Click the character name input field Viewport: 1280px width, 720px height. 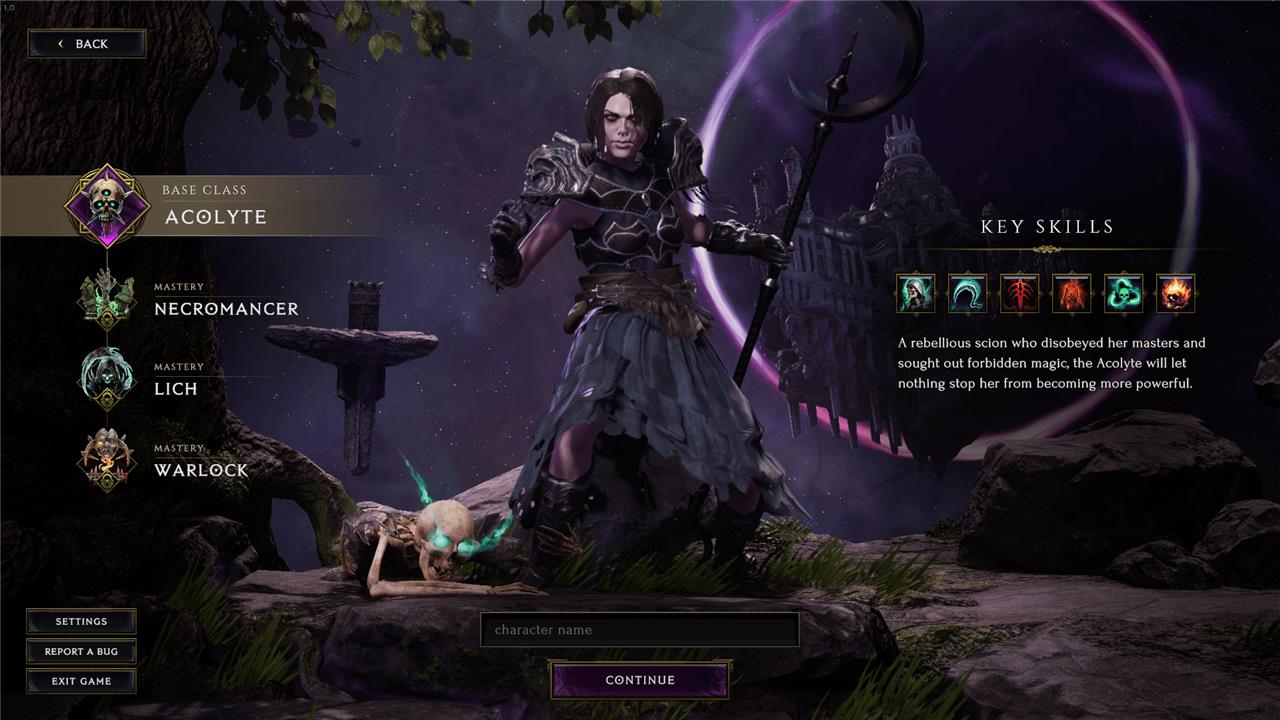(640, 630)
